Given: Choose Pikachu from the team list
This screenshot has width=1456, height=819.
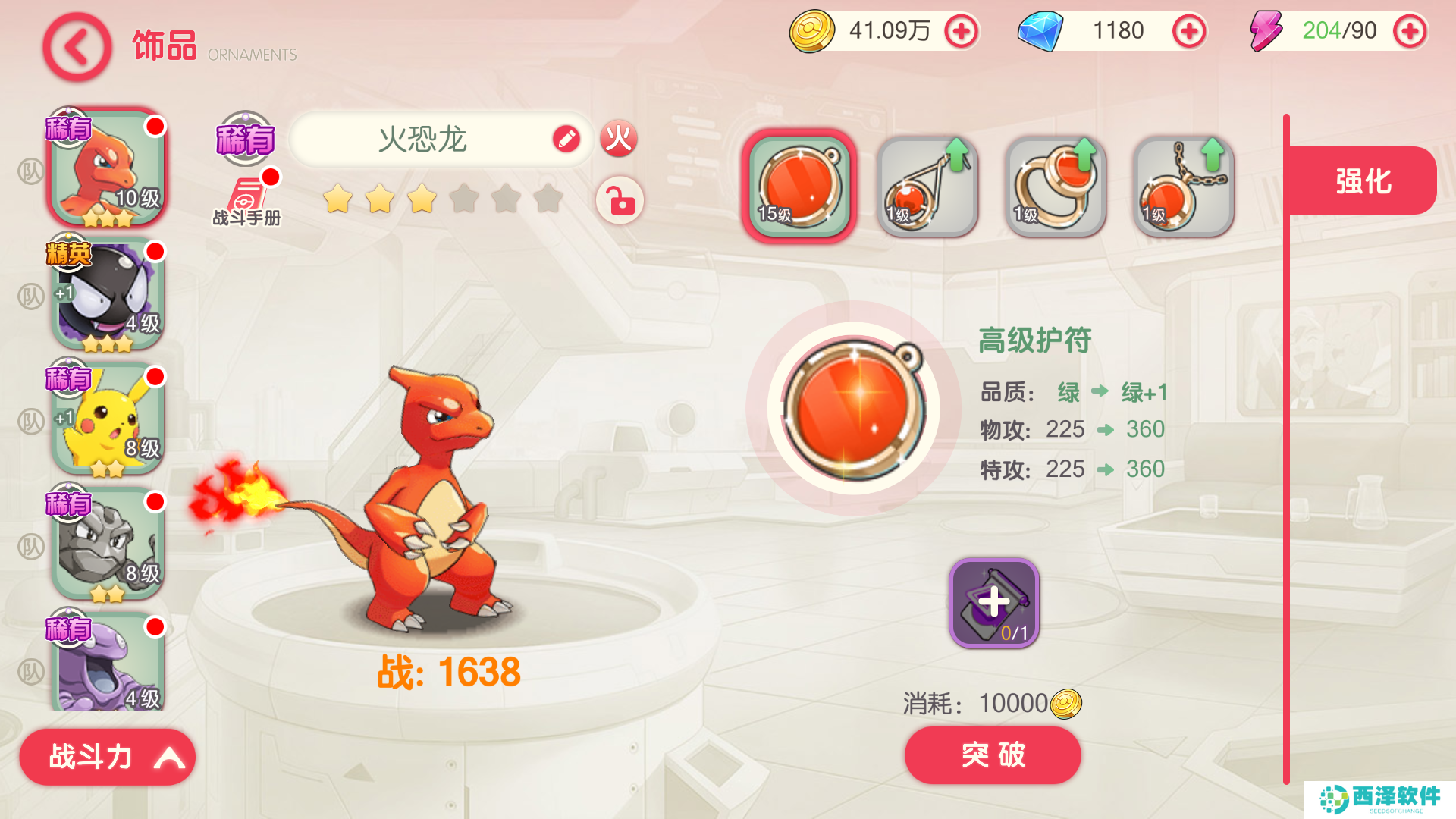Looking at the screenshot, I should [x=108, y=419].
